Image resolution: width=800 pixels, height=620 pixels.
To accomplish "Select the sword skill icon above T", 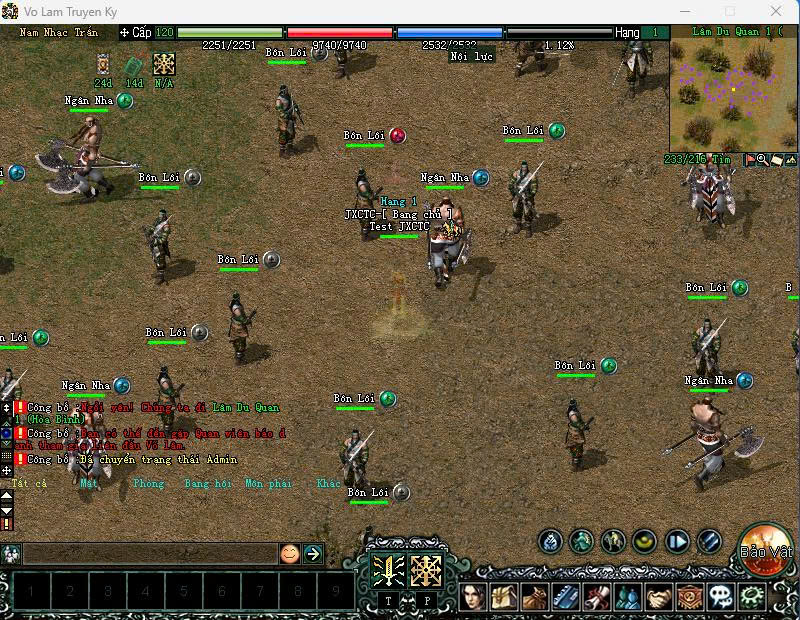I will [x=389, y=570].
